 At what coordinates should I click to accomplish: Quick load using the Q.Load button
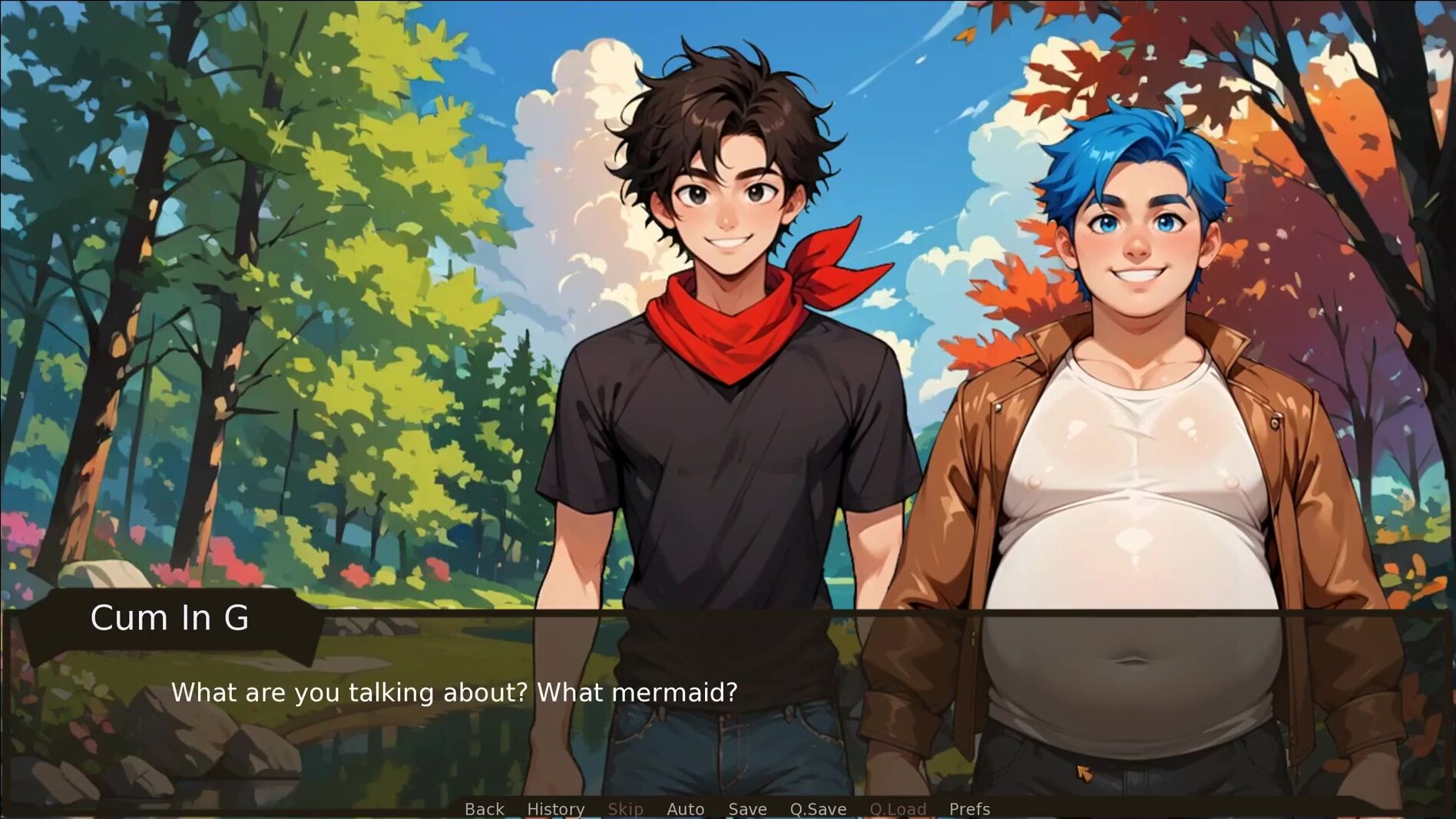pyautogui.click(x=898, y=809)
